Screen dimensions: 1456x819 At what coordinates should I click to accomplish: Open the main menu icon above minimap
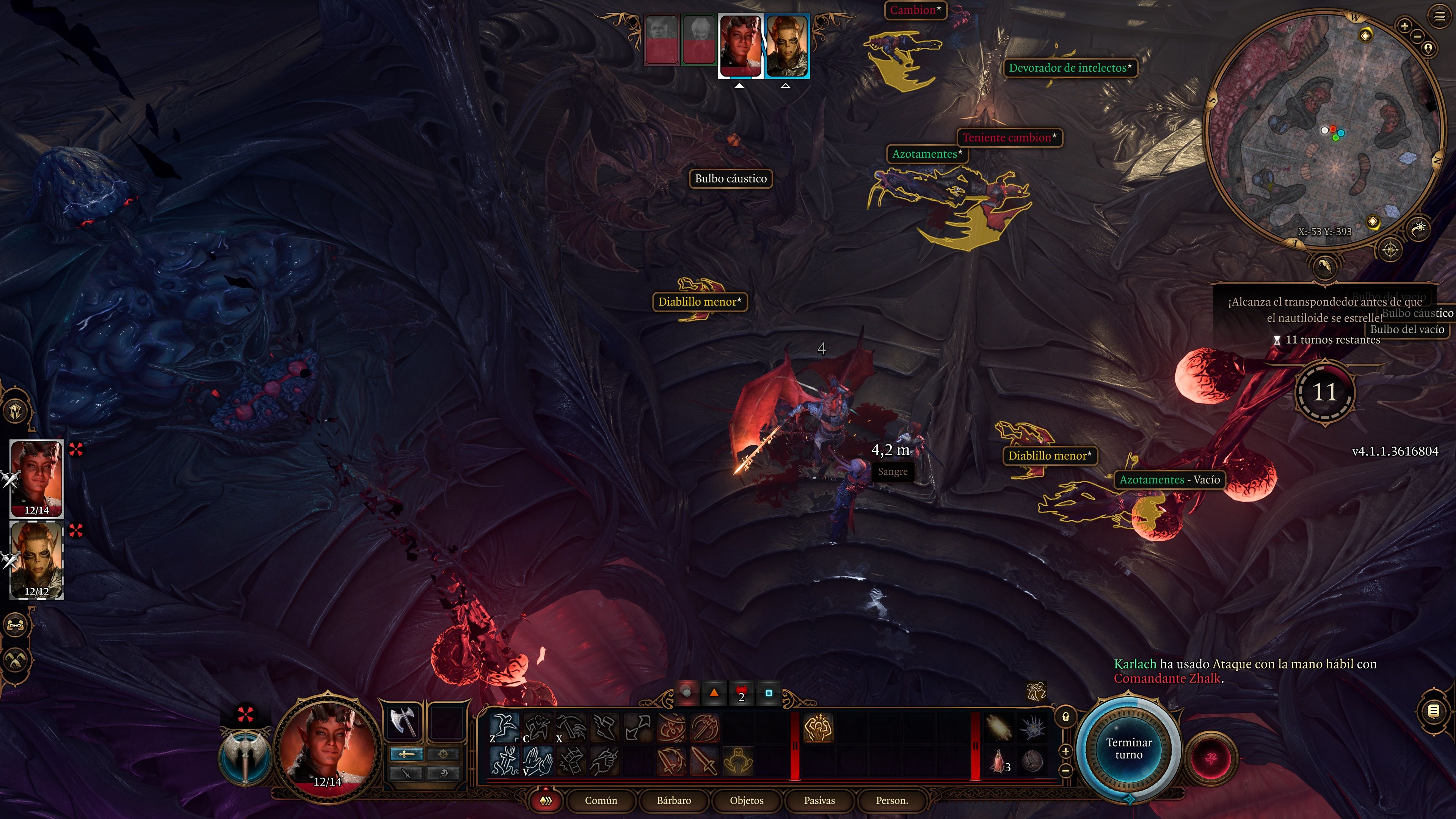[1439, 17]
